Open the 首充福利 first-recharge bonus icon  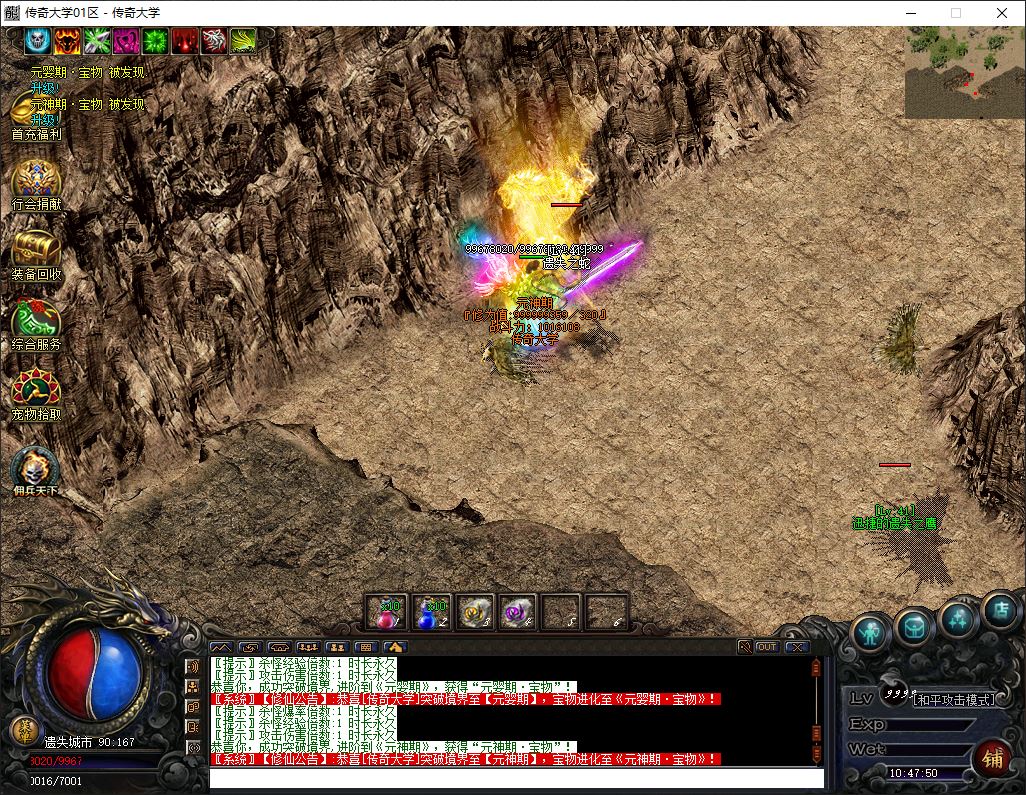(x=35, y=112)
